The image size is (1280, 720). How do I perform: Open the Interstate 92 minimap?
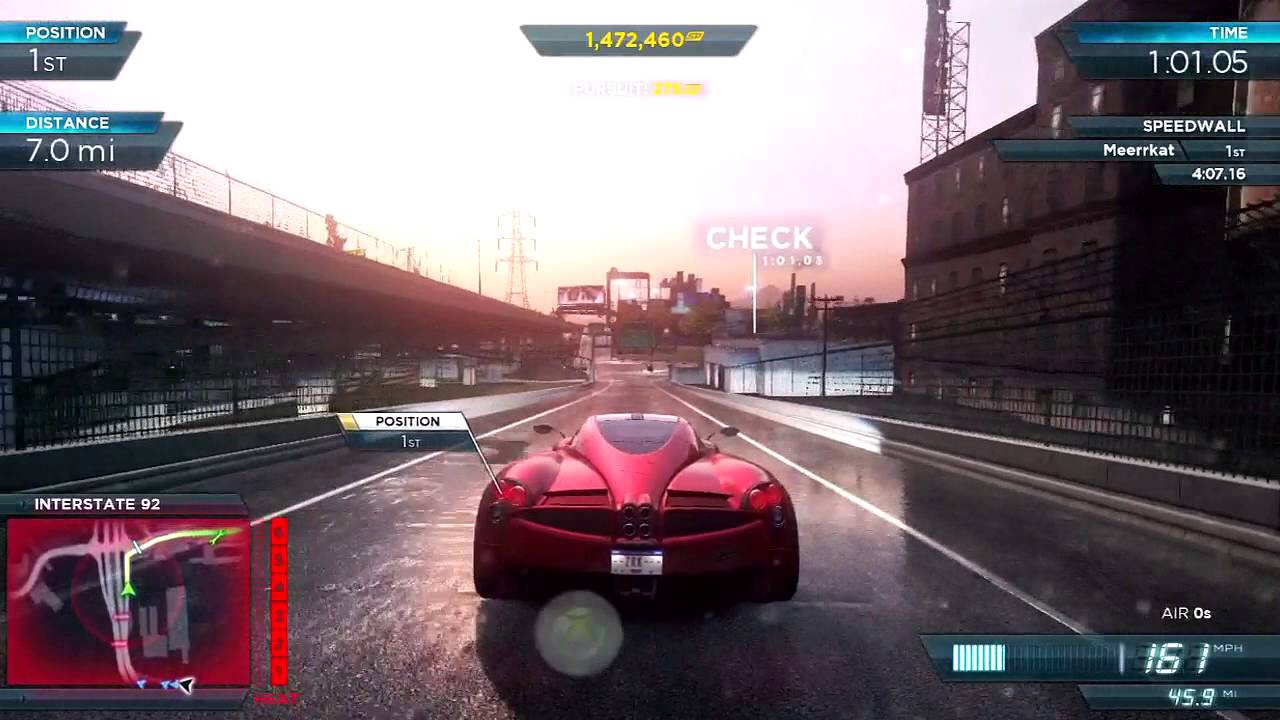pyautogui.click(x=128, y=601)
